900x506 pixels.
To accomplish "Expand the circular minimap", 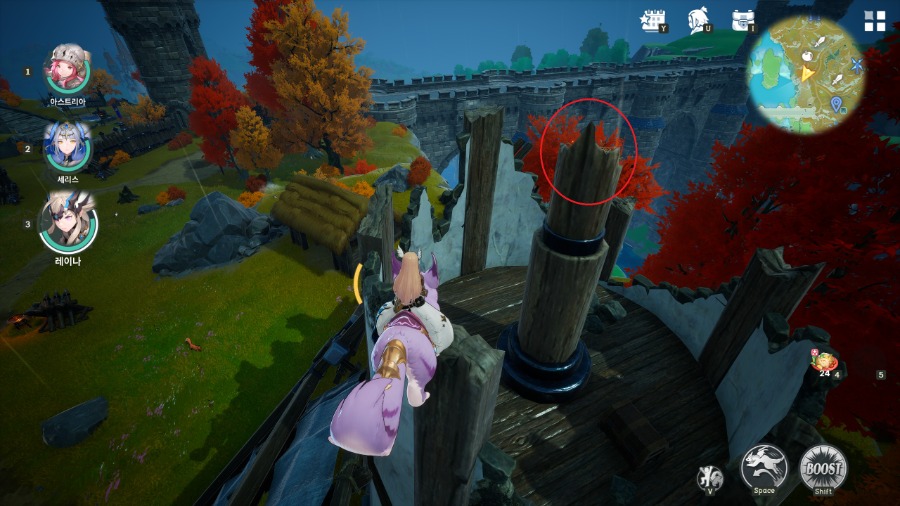I will coord(805,75).
